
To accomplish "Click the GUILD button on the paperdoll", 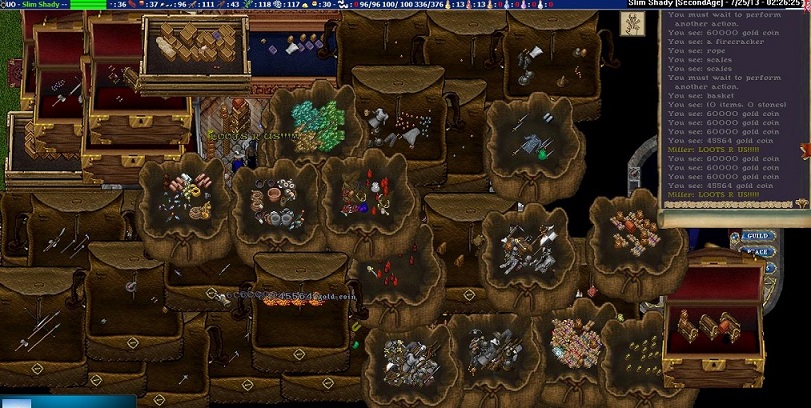I will pyautogui.click(x=757, y=237).
